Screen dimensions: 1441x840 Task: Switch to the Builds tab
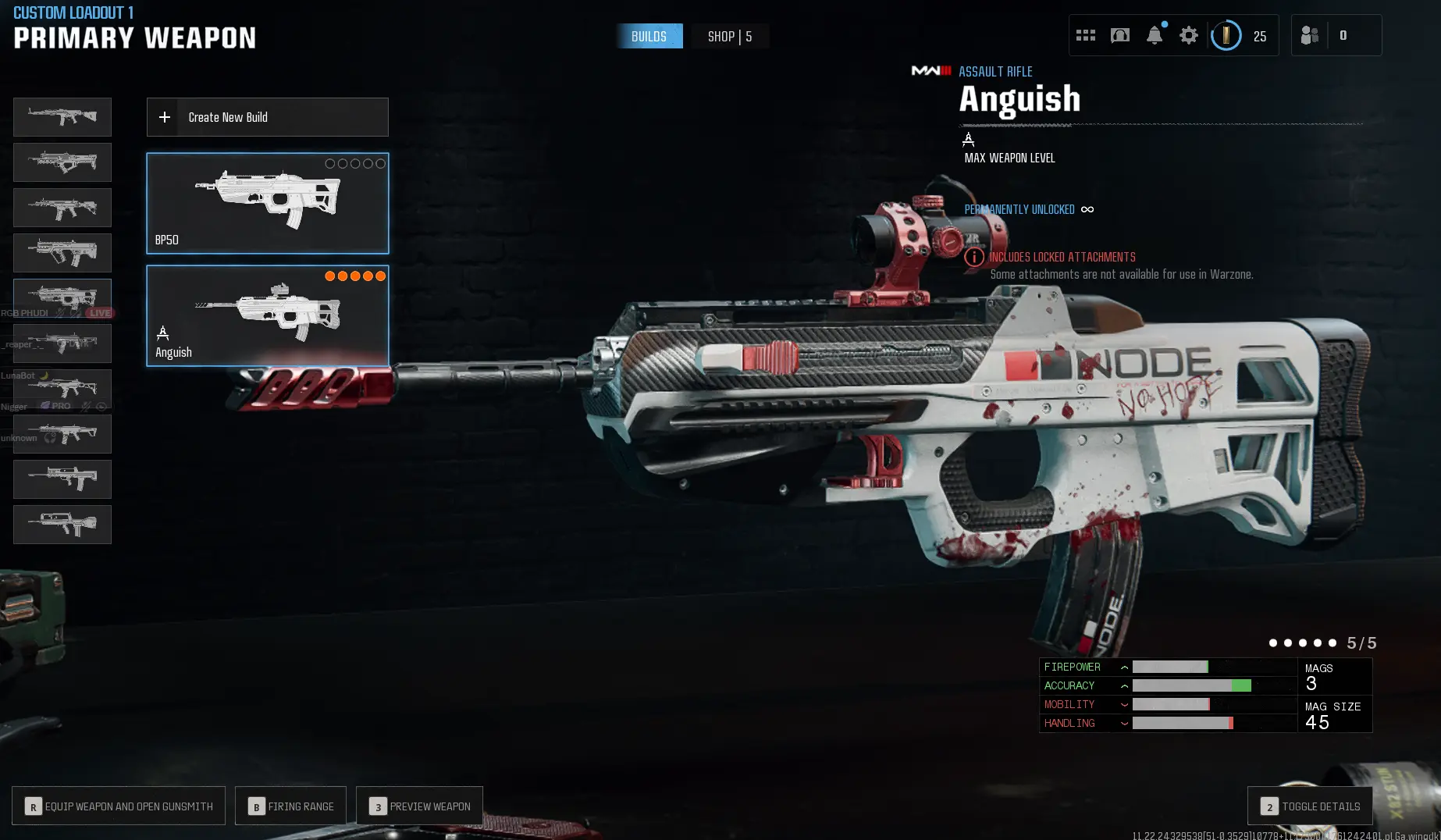pos(649,37)
